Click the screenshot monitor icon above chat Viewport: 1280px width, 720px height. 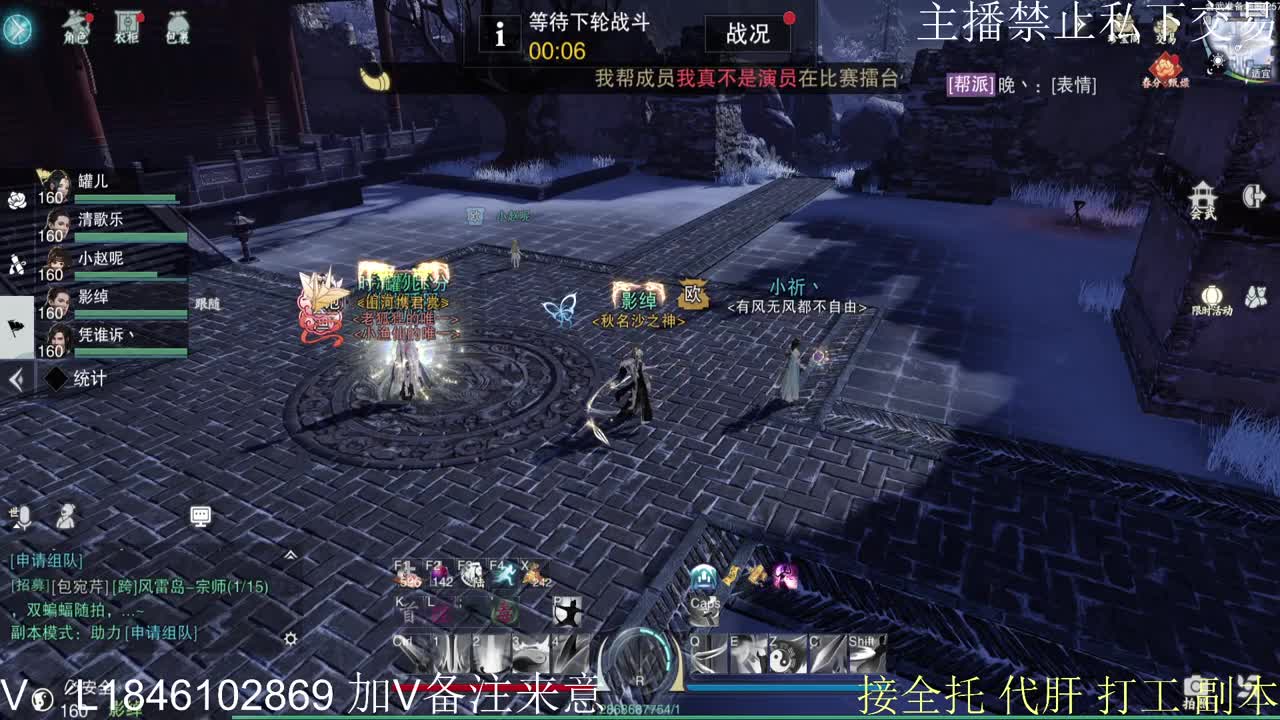pos(200,516)
